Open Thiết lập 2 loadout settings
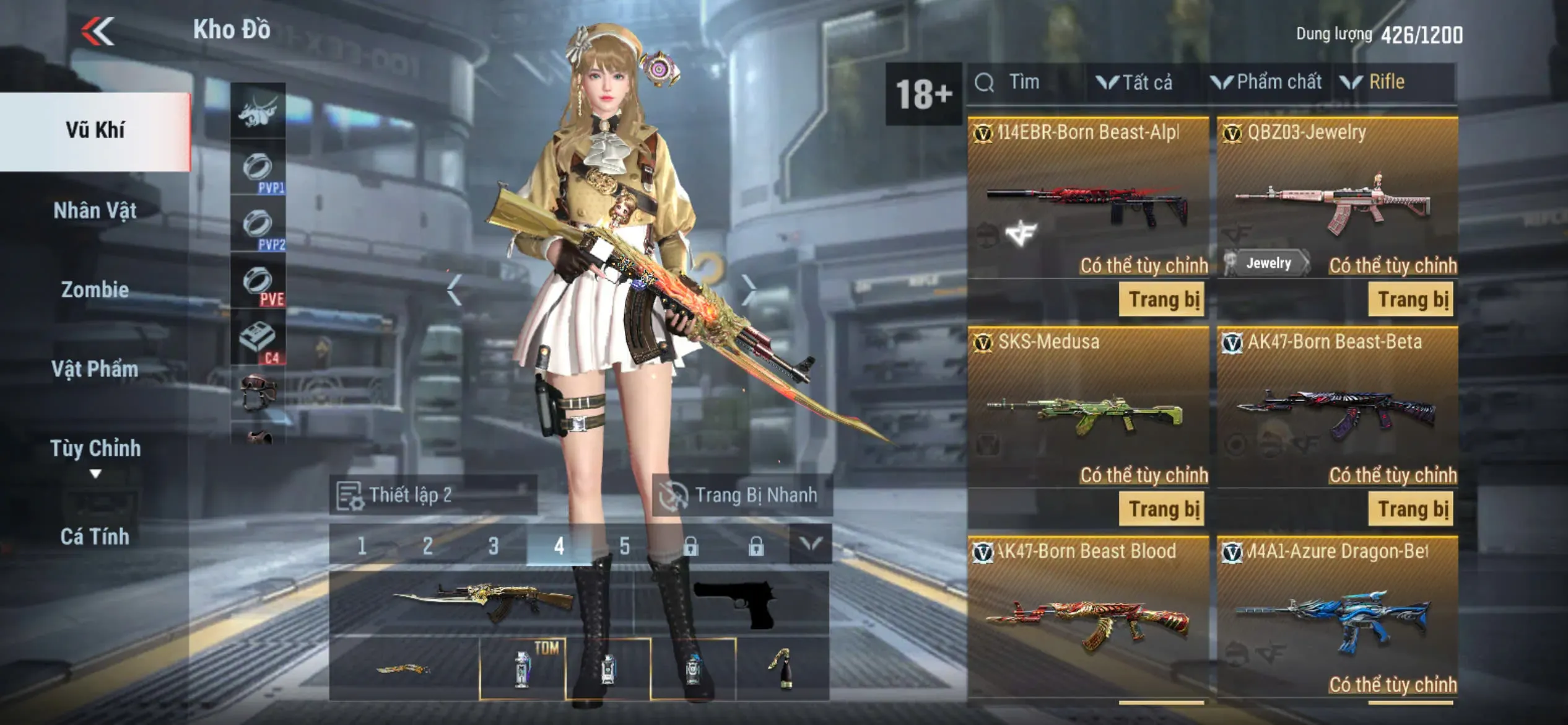Screen dimensions: 1568x725 [432, 495]
